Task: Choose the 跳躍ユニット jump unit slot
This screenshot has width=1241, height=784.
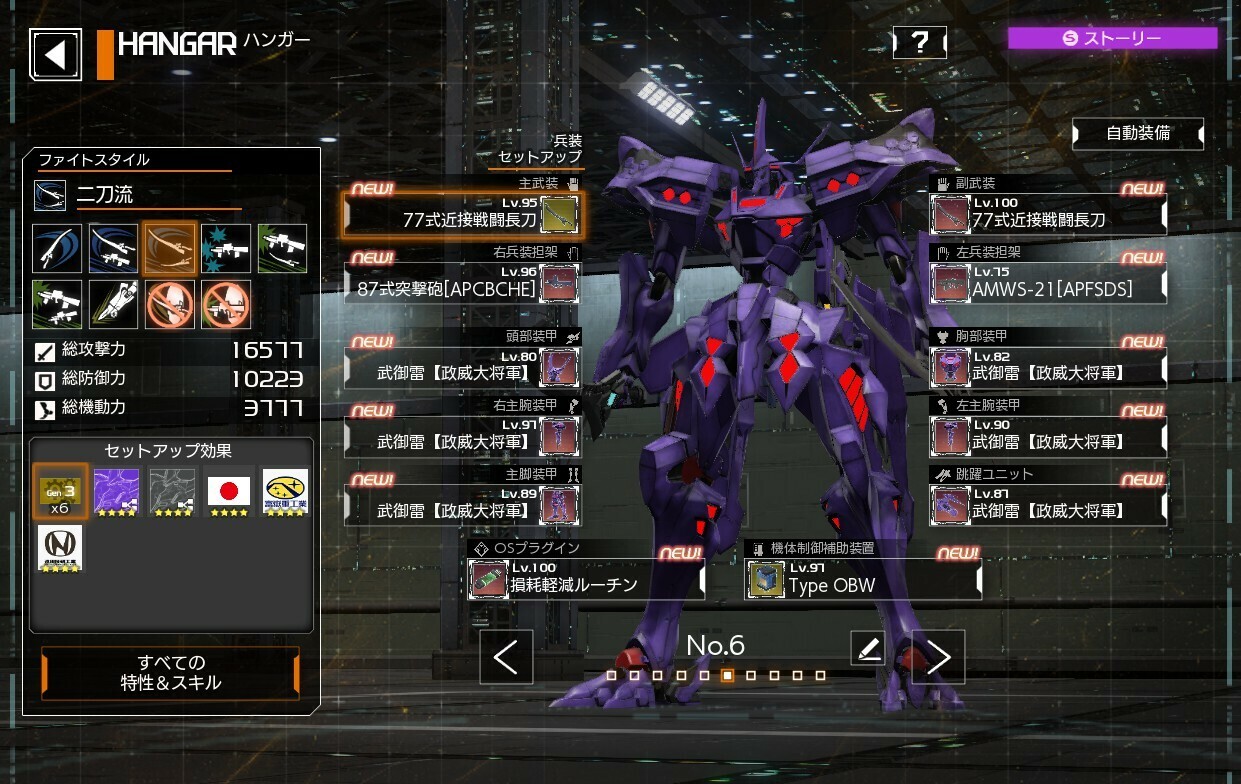Action: [1048, 505]
